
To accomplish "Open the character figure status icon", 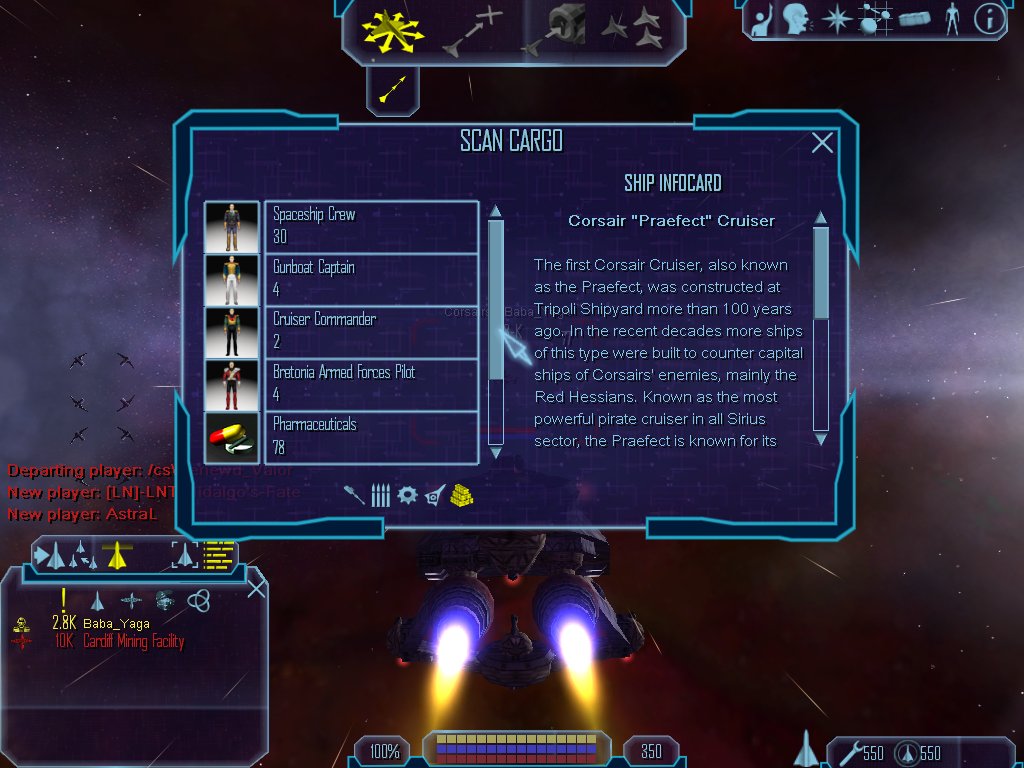I will 951,19.
